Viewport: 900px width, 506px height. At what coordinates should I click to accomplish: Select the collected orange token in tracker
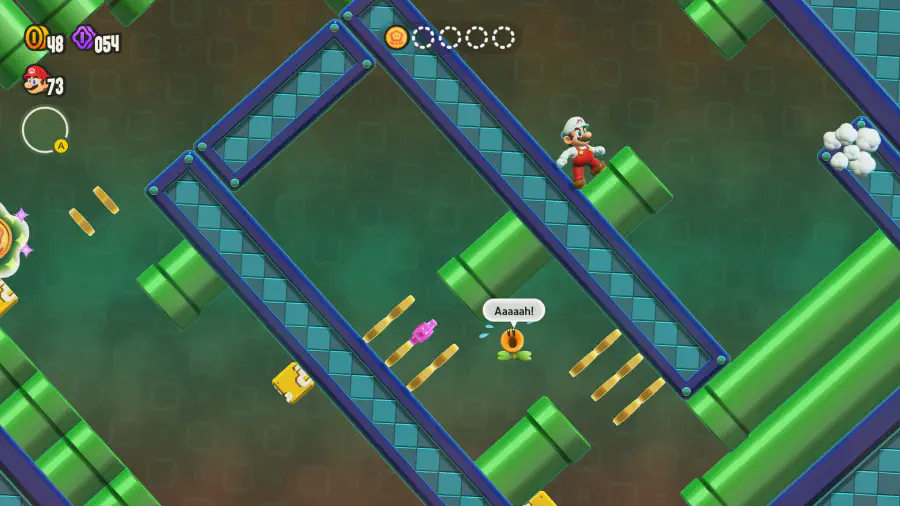click(x=397, y=38)
